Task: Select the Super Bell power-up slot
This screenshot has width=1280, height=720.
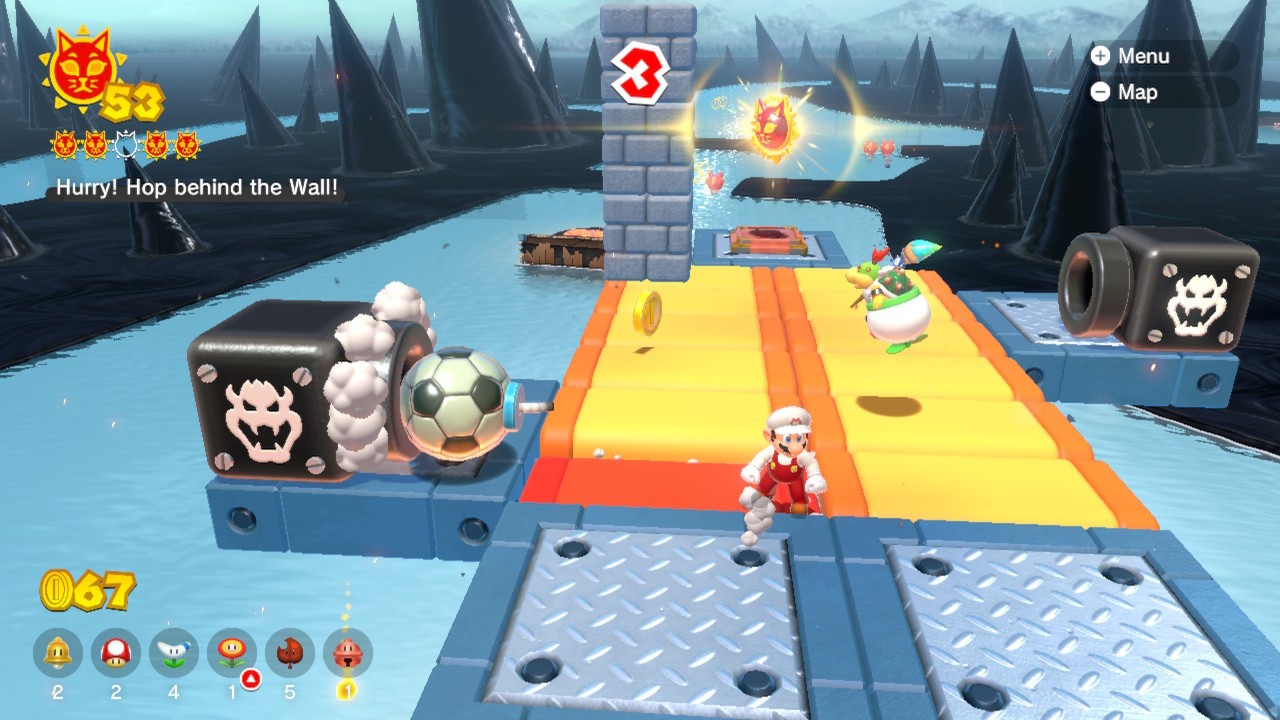Action: pyautogui.click(x=58, y=654)
